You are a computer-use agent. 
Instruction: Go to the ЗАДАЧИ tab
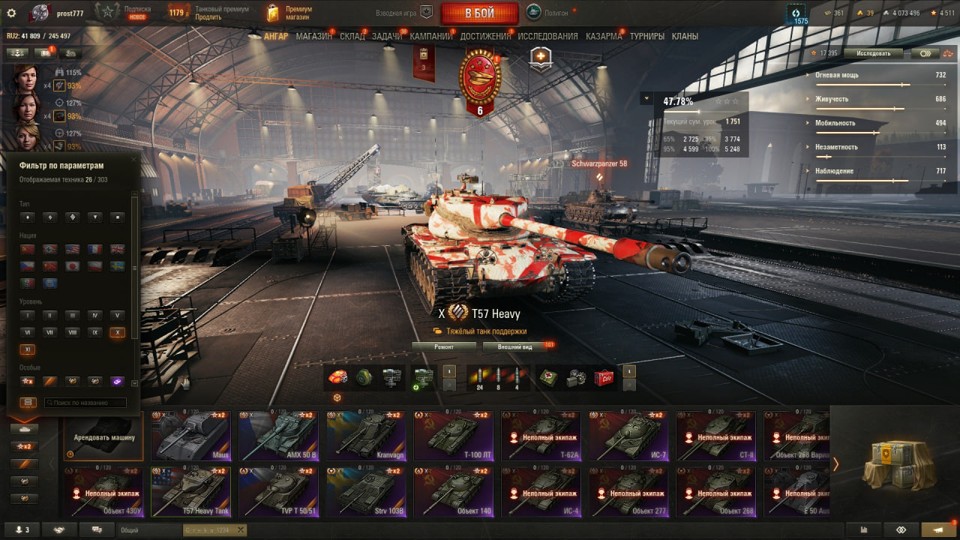click(387, 36)
